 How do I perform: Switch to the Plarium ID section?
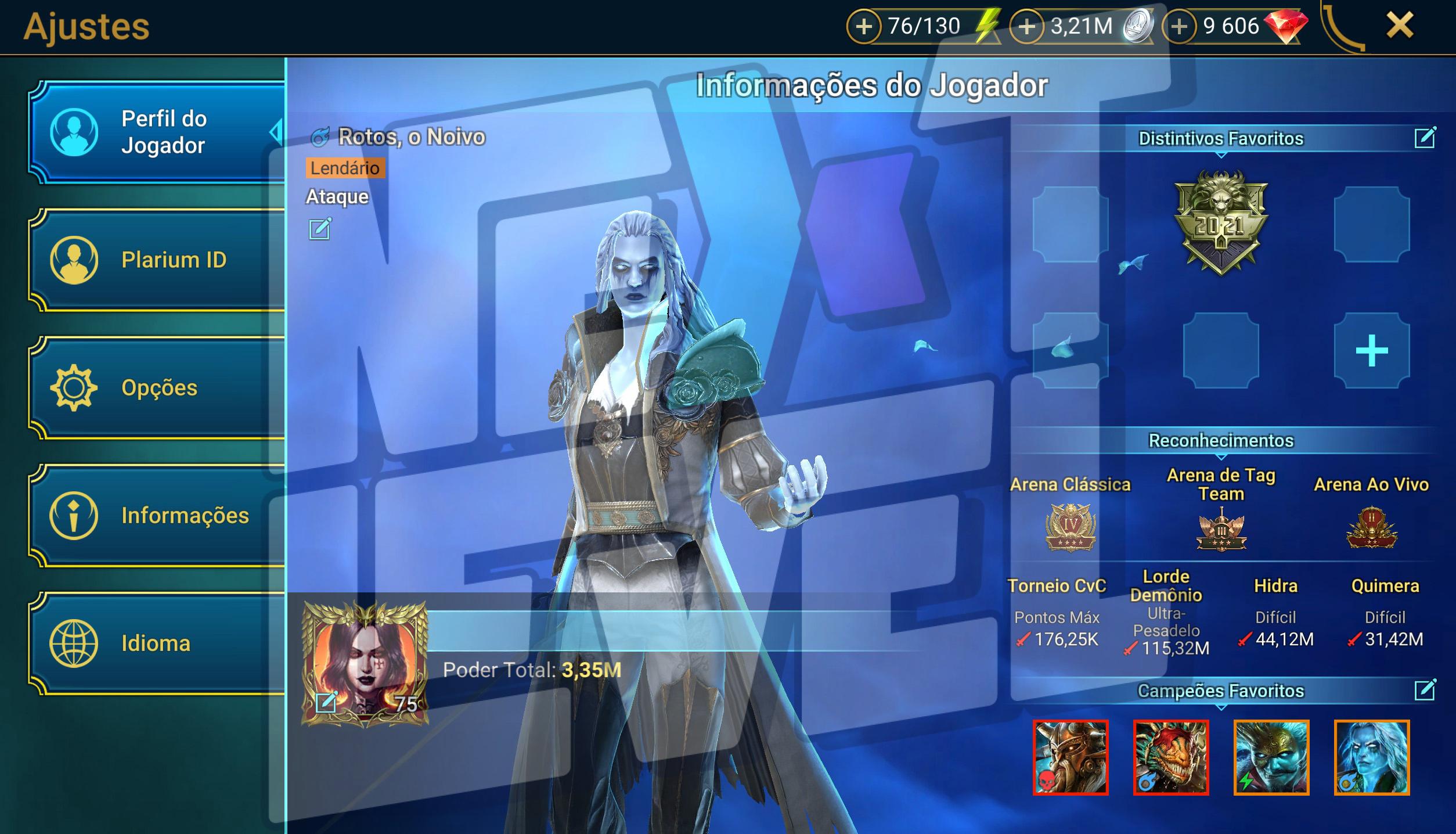click(x=157, y=260)
